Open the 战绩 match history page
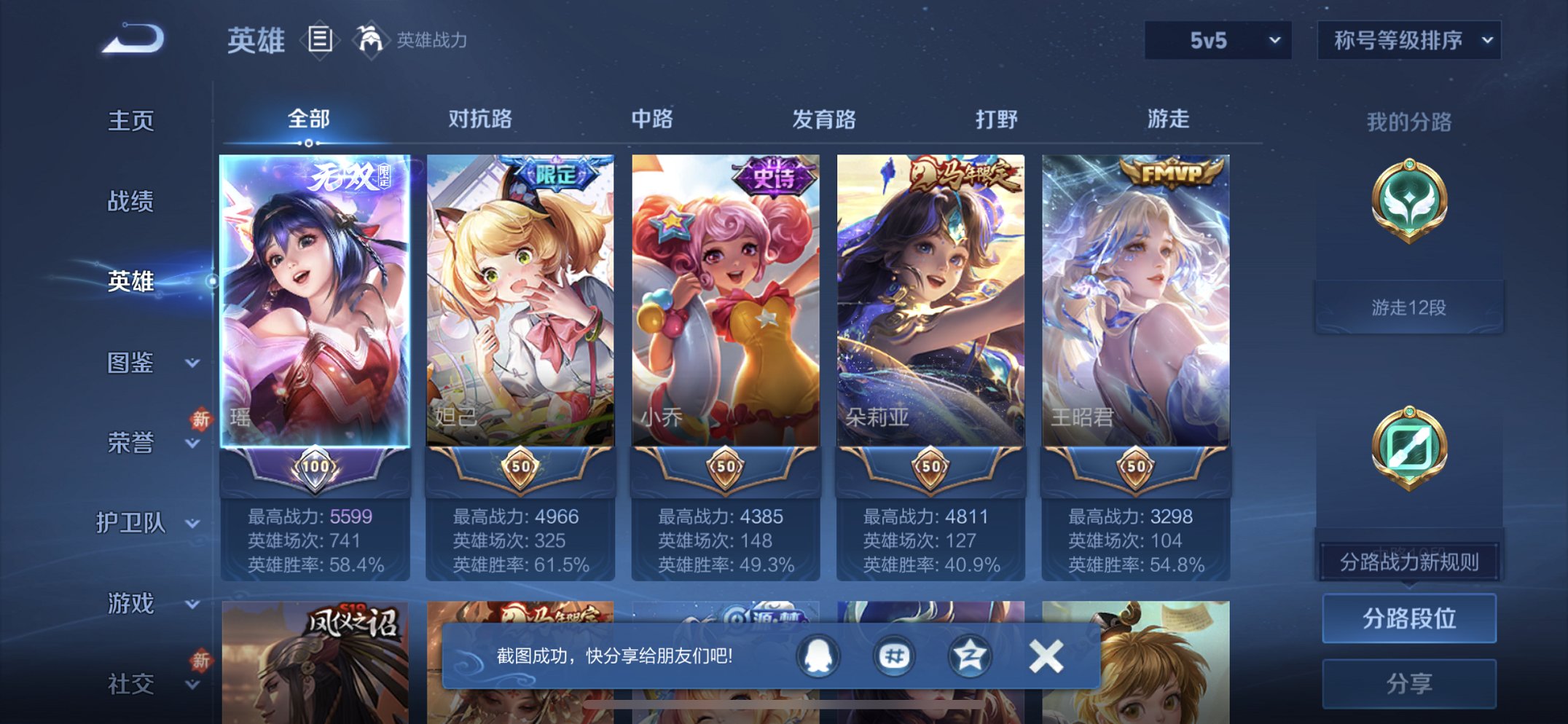 131,202
